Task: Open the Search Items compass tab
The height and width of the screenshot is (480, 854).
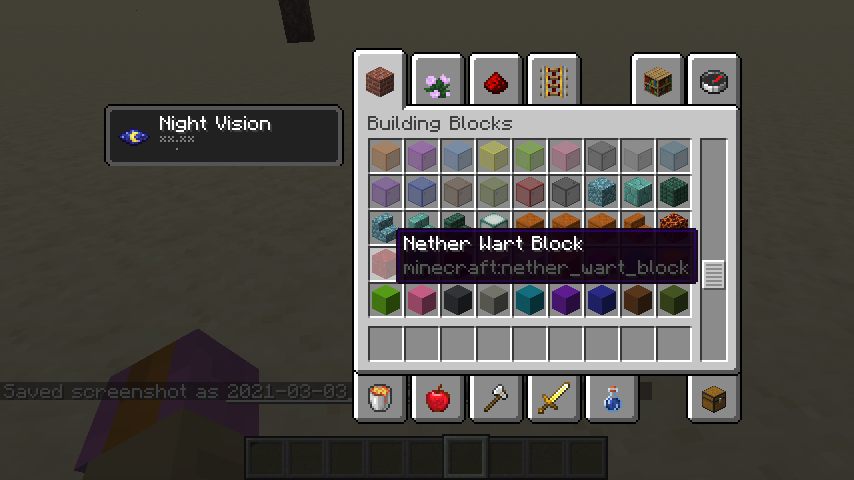Action: [714, 83]
